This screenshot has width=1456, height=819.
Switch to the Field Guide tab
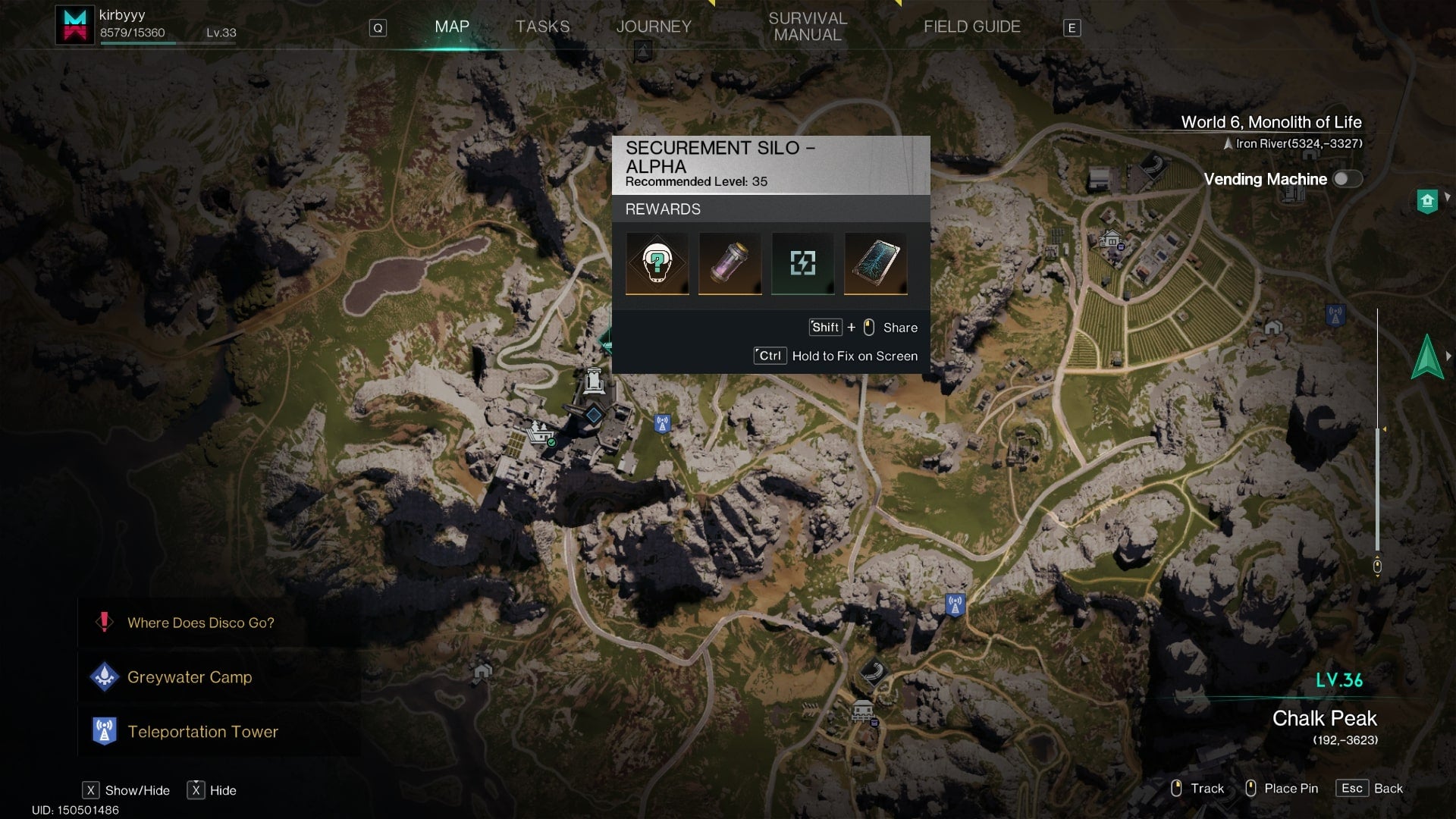(971, 27)
